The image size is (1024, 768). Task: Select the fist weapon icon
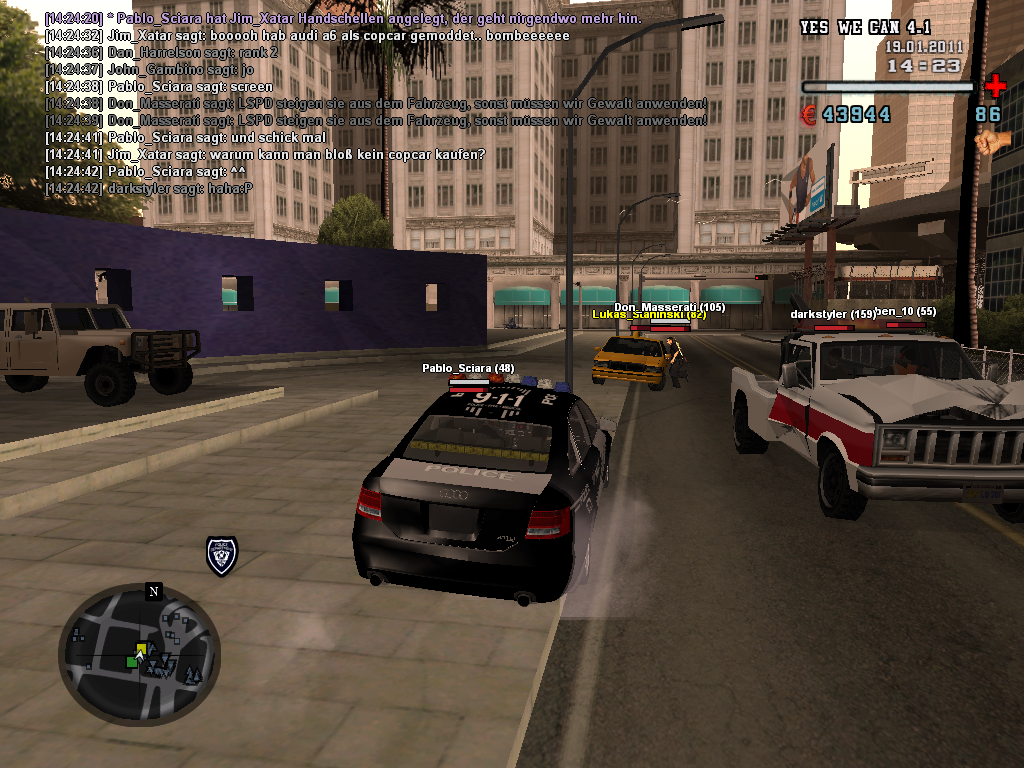[992, 141]
